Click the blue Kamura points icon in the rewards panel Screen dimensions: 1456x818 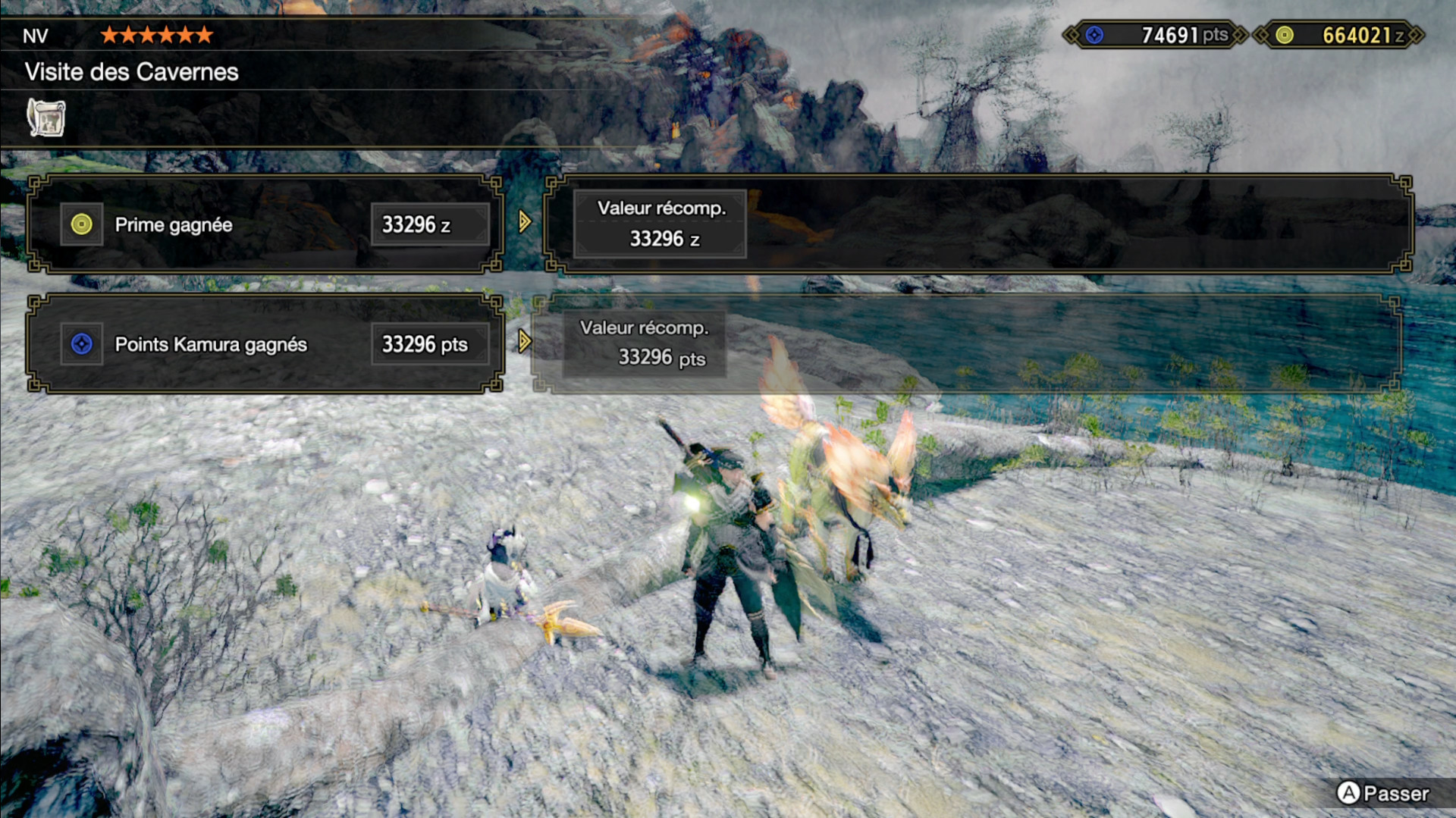click(82, 344)
